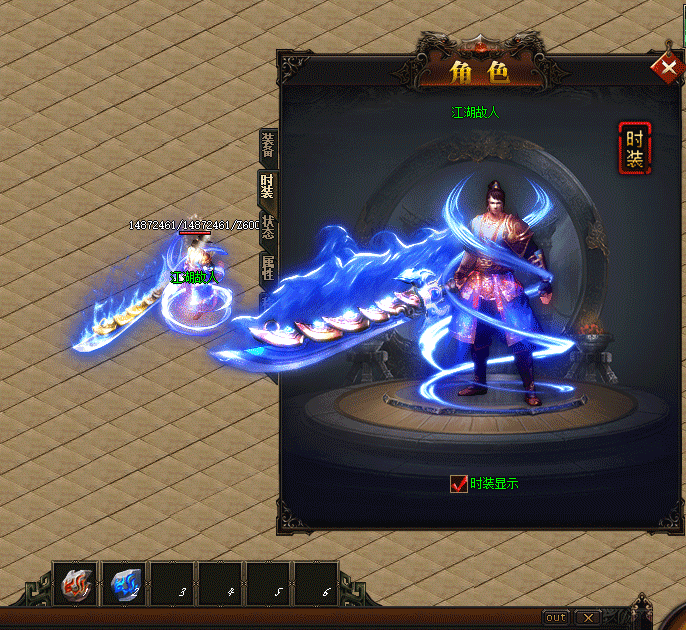Use the red fire skill in hotbar
This screenshot has width=686, height=630.
[x=77, y=584]
